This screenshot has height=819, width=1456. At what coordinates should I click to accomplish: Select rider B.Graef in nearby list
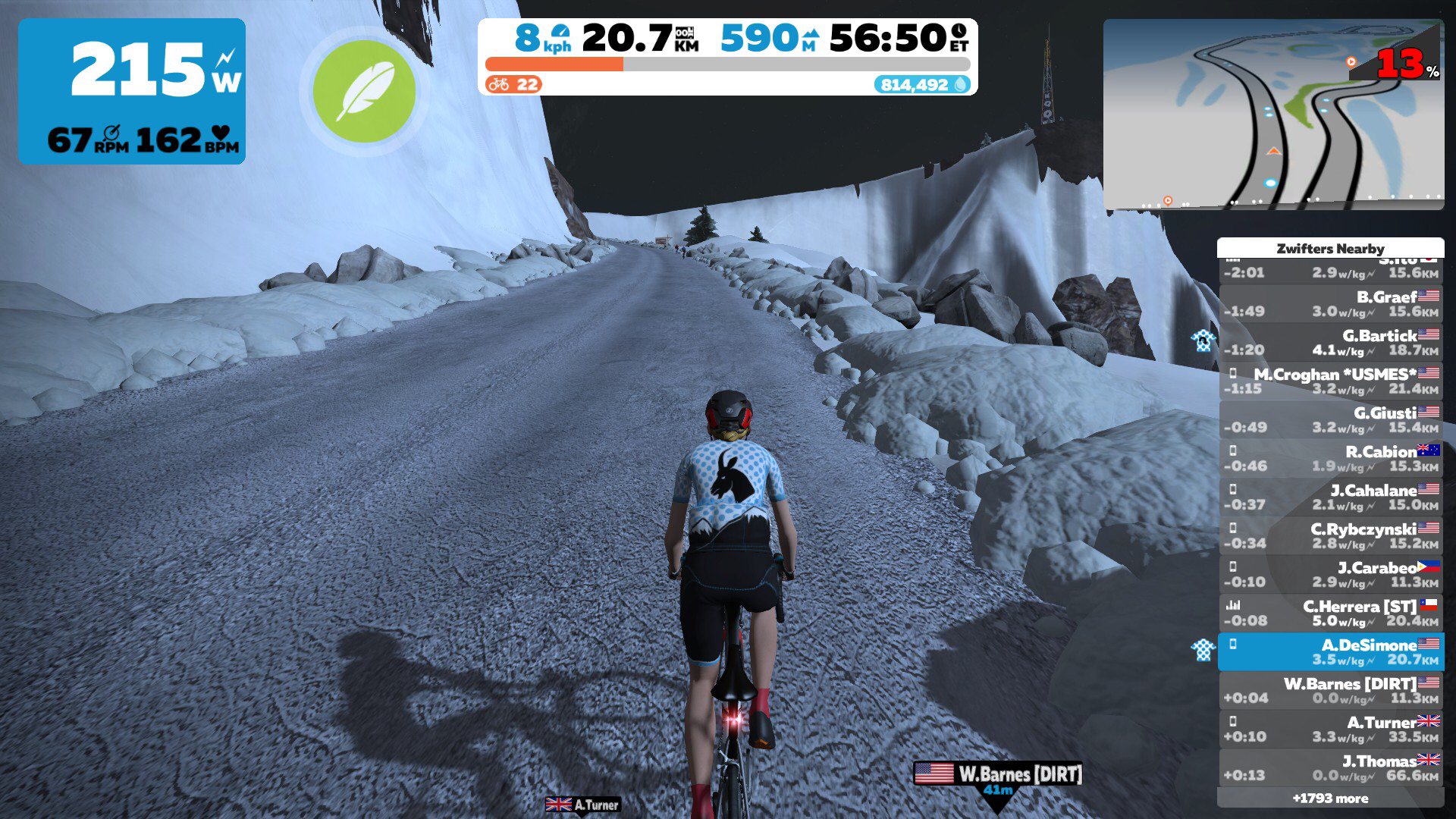tap(1331, 303)
